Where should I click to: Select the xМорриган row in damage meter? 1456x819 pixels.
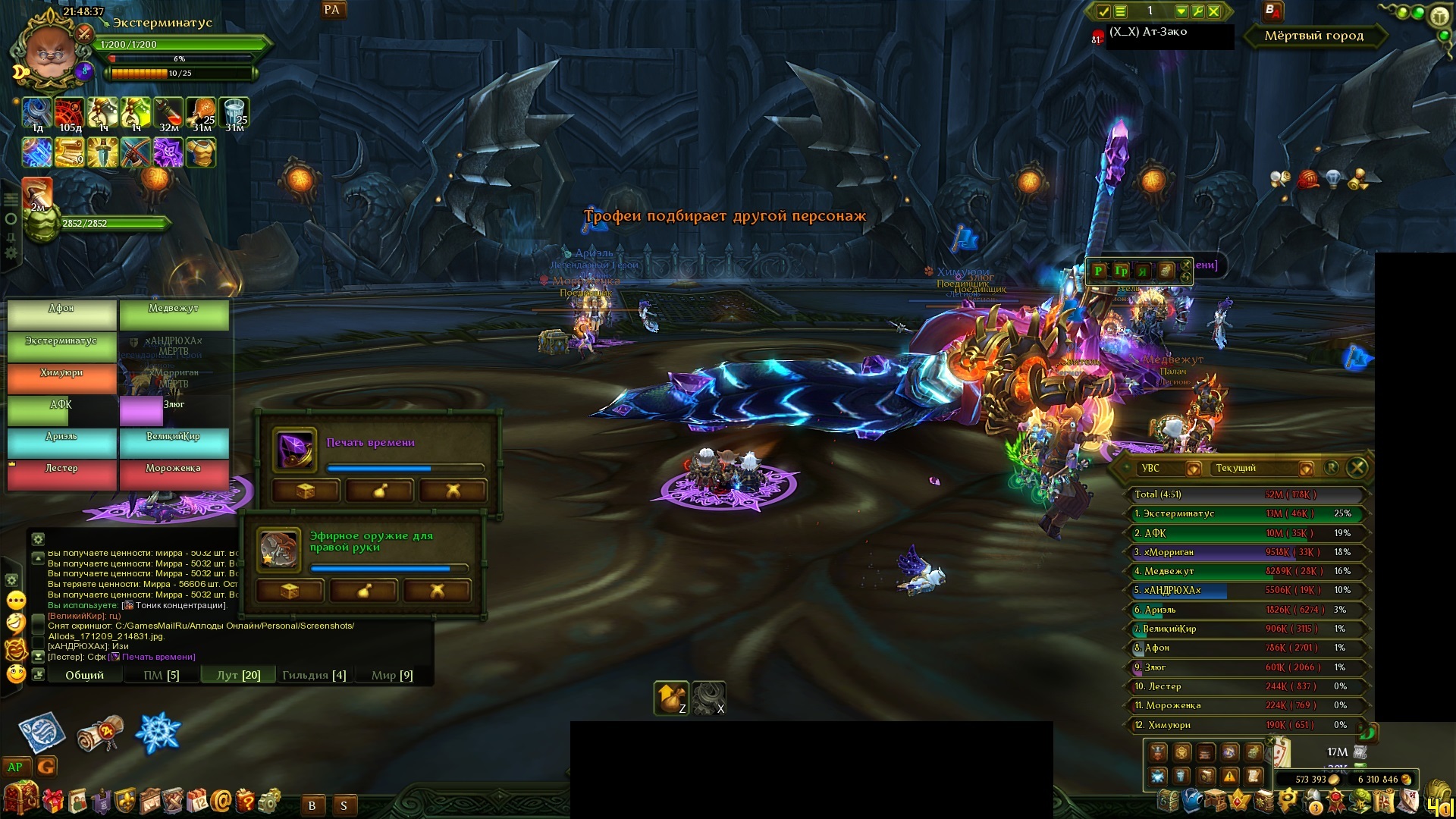point(1244,552)
